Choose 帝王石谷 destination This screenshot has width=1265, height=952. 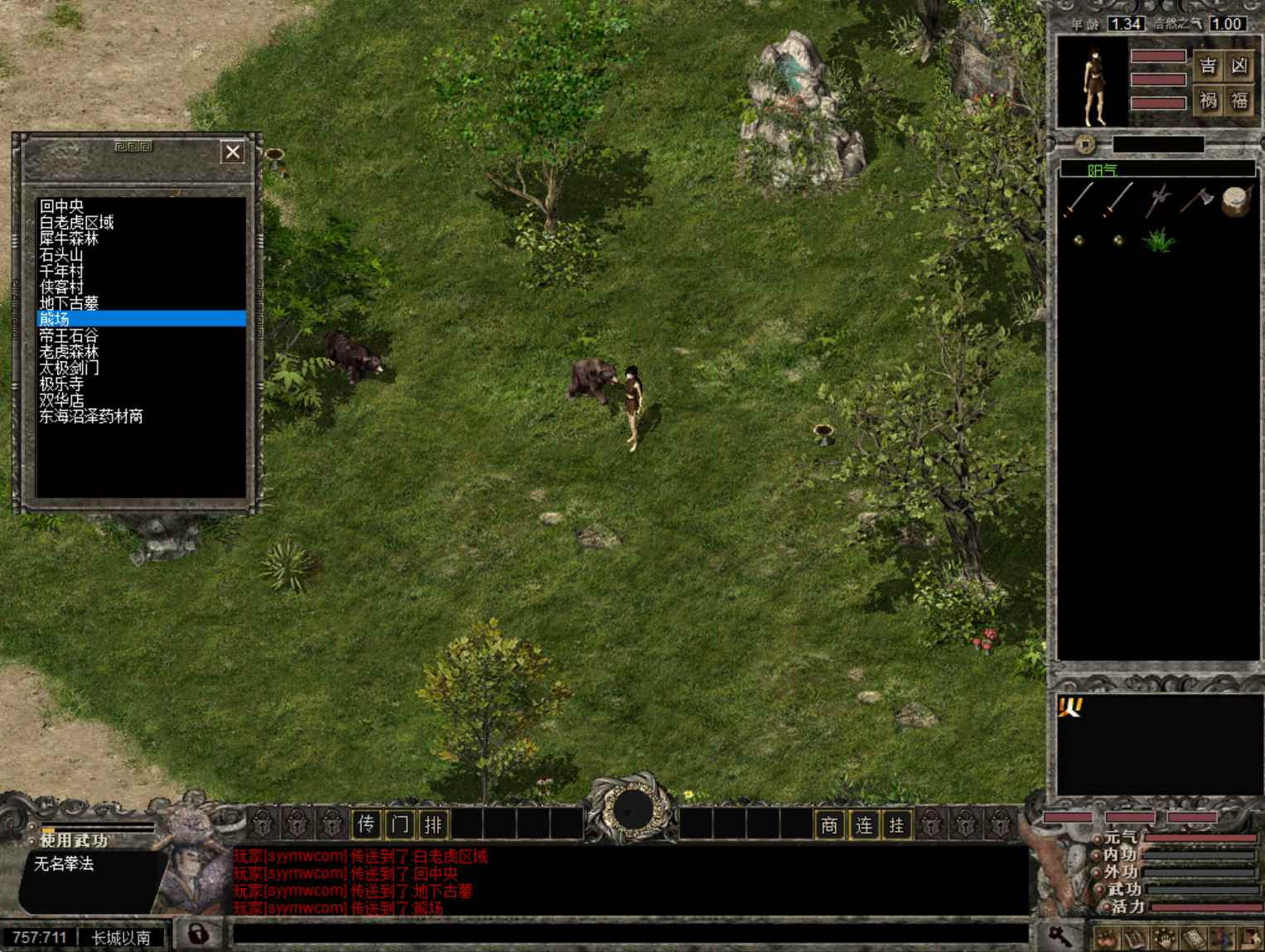[x=69, y=336]
